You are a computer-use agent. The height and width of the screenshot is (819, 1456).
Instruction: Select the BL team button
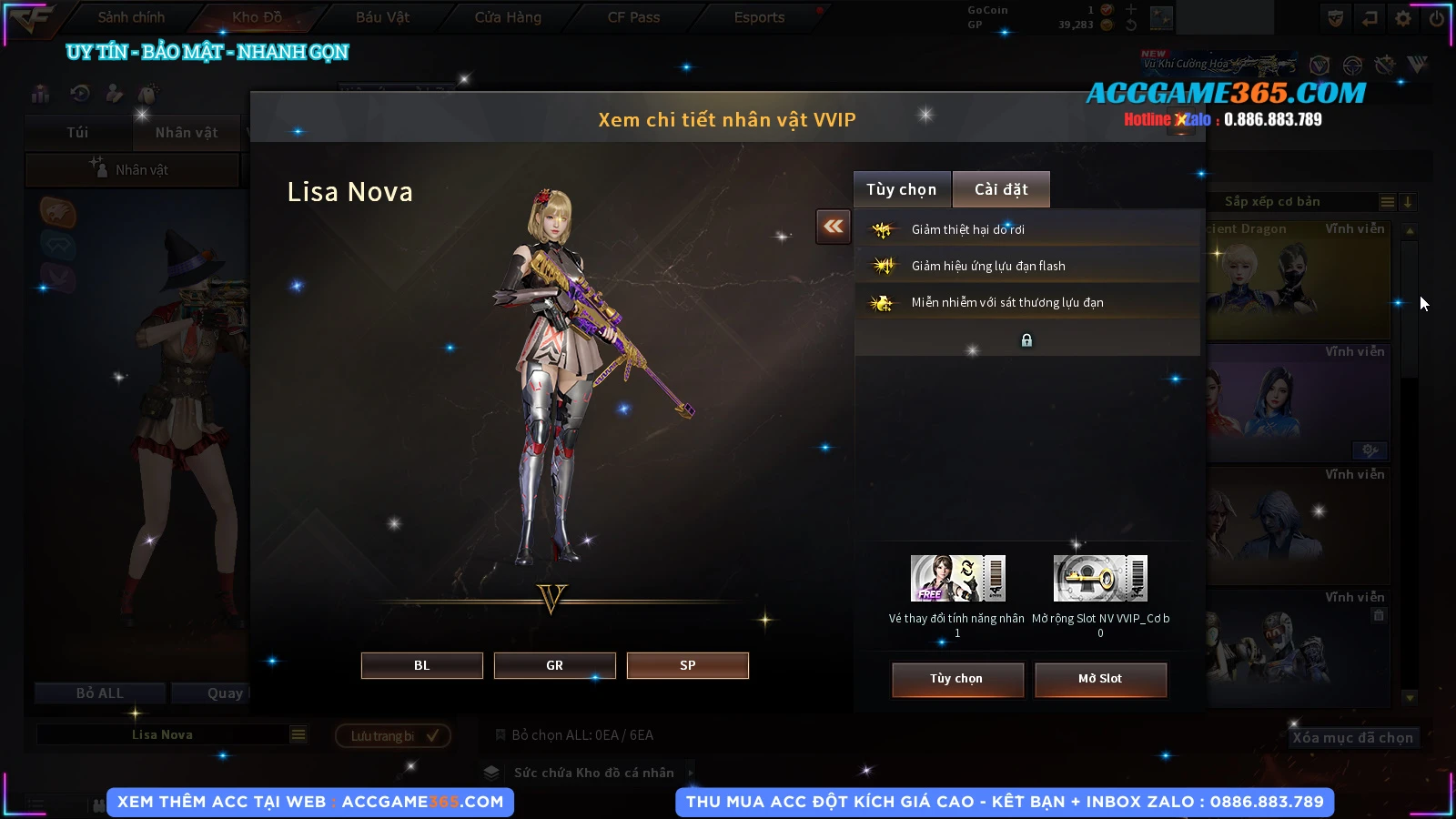tap(421, 665)
